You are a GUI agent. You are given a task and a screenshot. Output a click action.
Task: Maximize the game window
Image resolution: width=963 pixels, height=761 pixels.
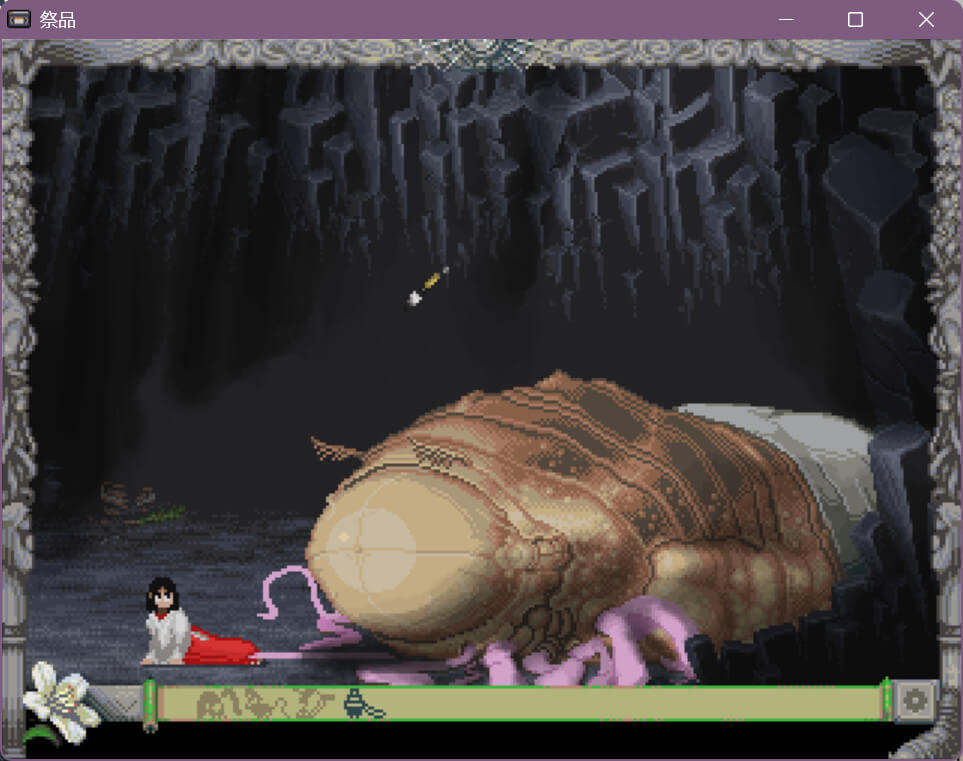[x=855, y=20]
